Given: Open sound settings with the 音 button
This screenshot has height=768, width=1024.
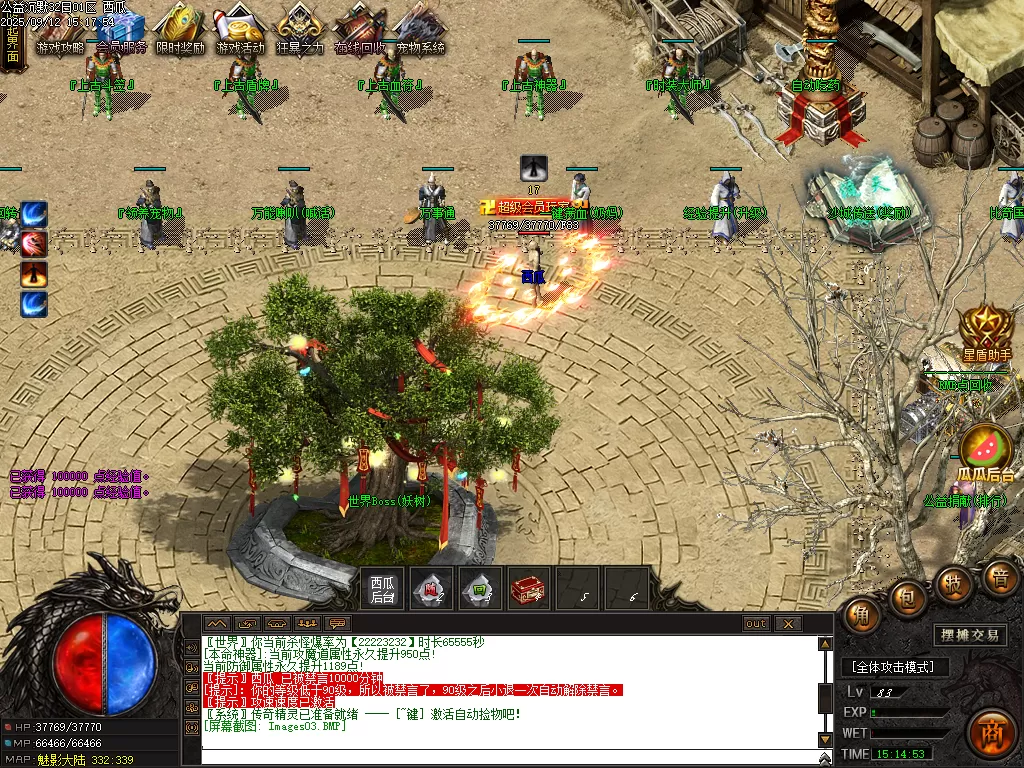Looking at the screenshot, I should (999, 577).
